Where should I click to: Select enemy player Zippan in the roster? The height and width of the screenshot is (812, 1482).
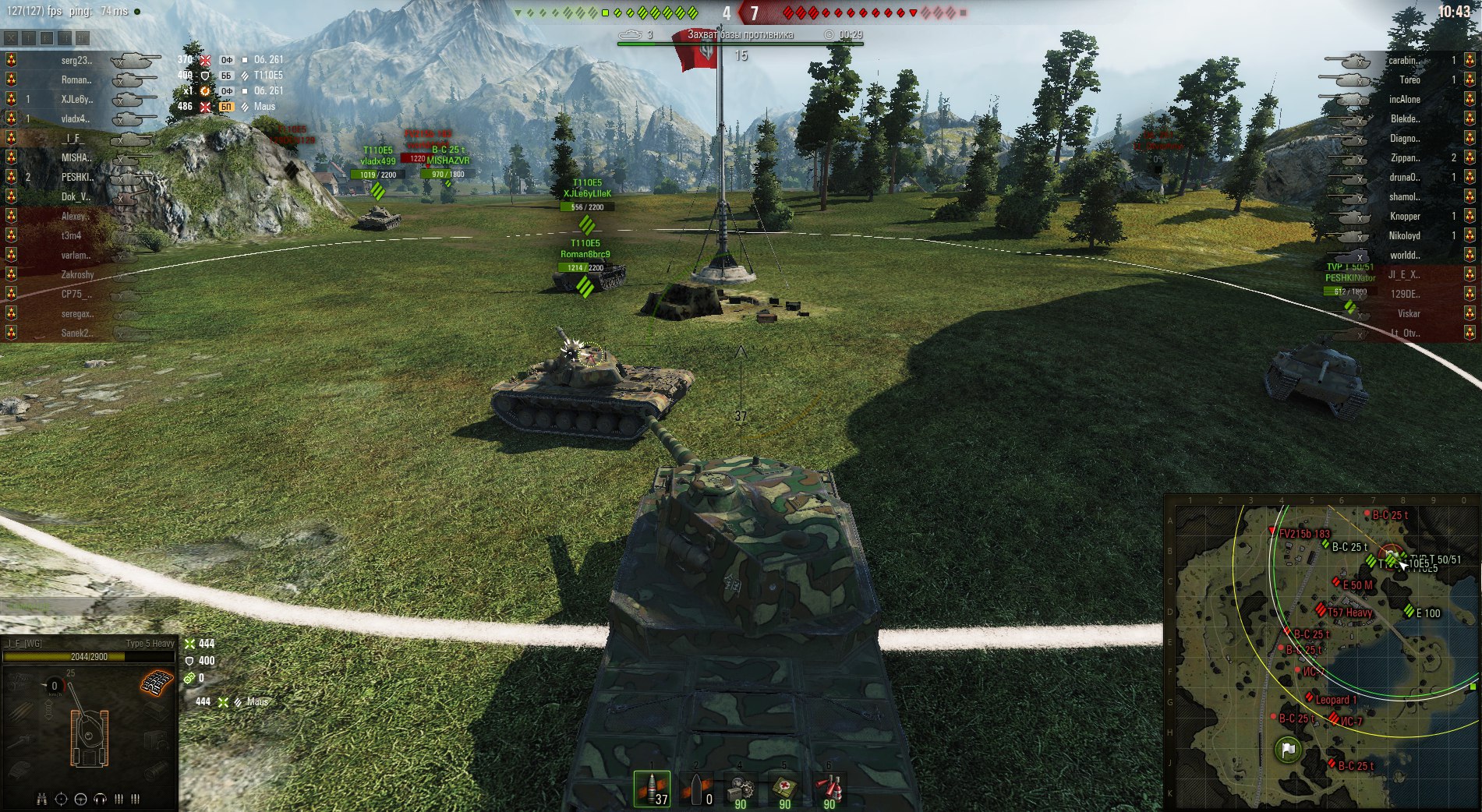[x=1404, y=157]
